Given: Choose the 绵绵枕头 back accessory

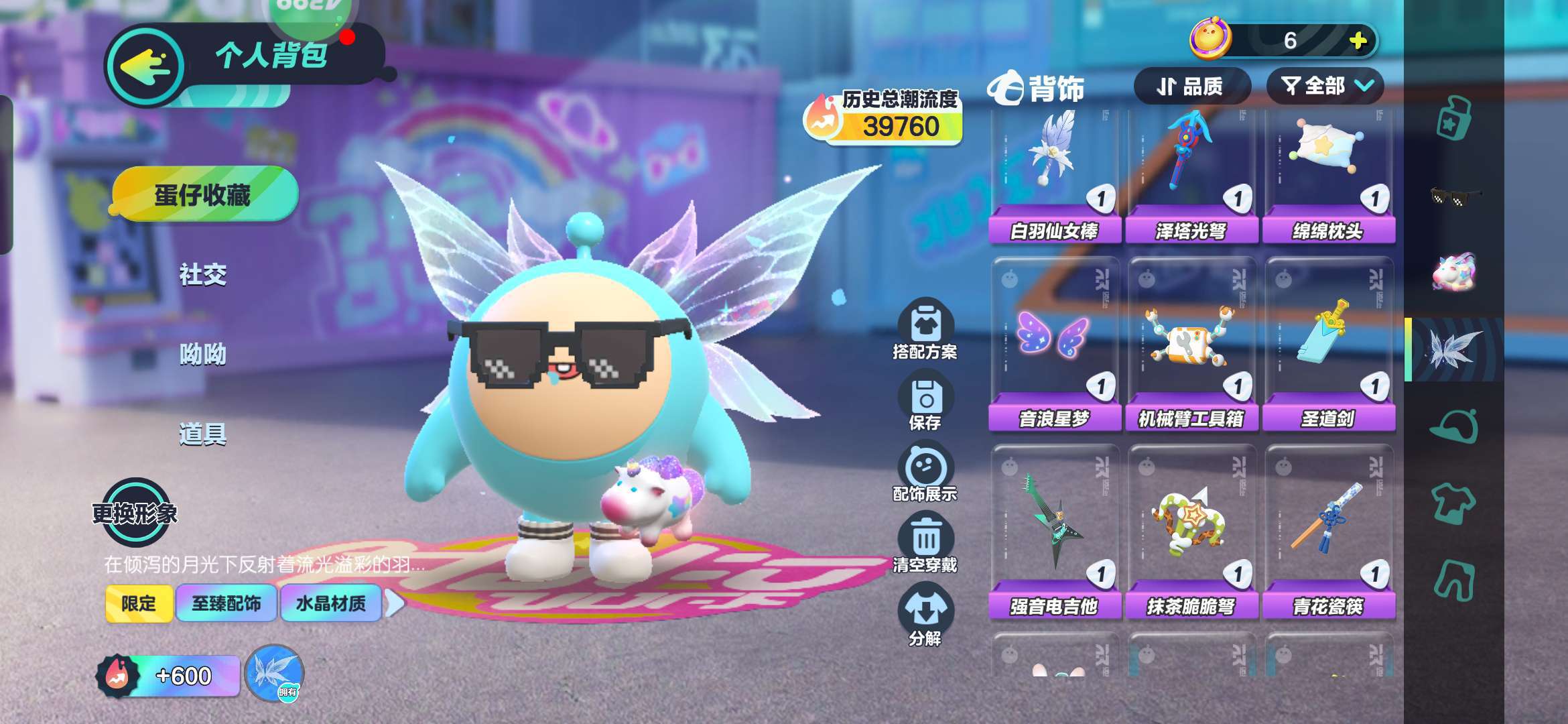Looking at the screenshot, I should click(x=1328, y=174).
